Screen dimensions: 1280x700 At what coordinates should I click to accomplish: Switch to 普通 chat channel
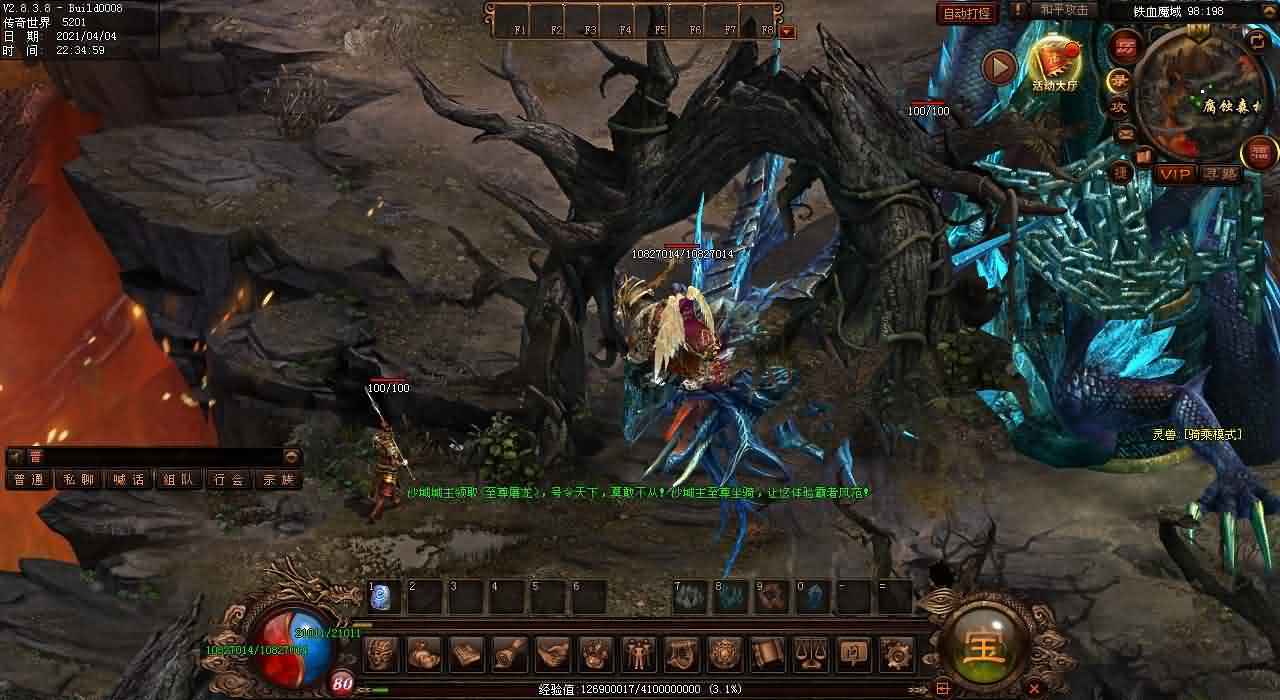pos(28,480)
